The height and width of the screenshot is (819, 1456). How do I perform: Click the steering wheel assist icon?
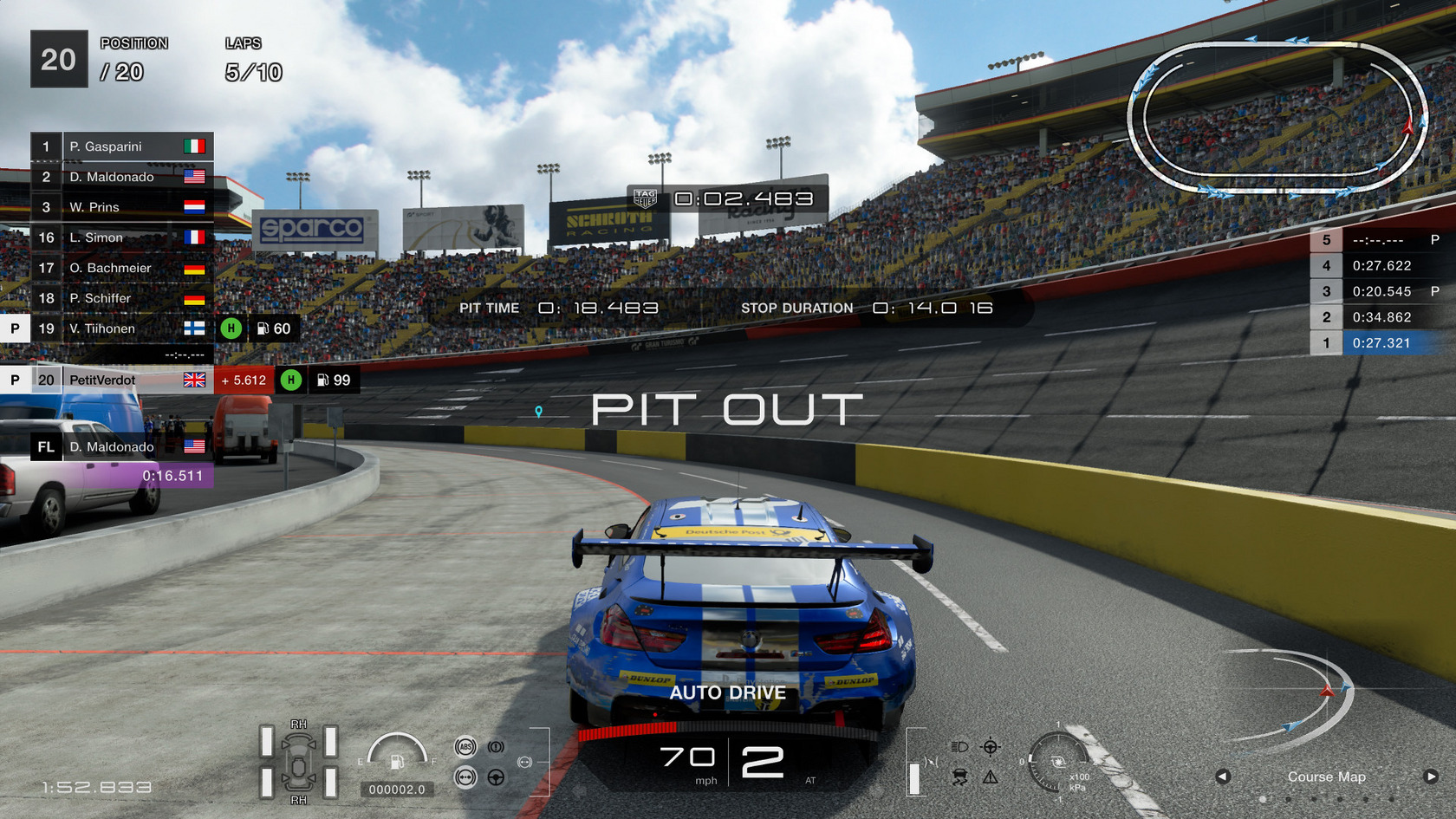(496, 777)
